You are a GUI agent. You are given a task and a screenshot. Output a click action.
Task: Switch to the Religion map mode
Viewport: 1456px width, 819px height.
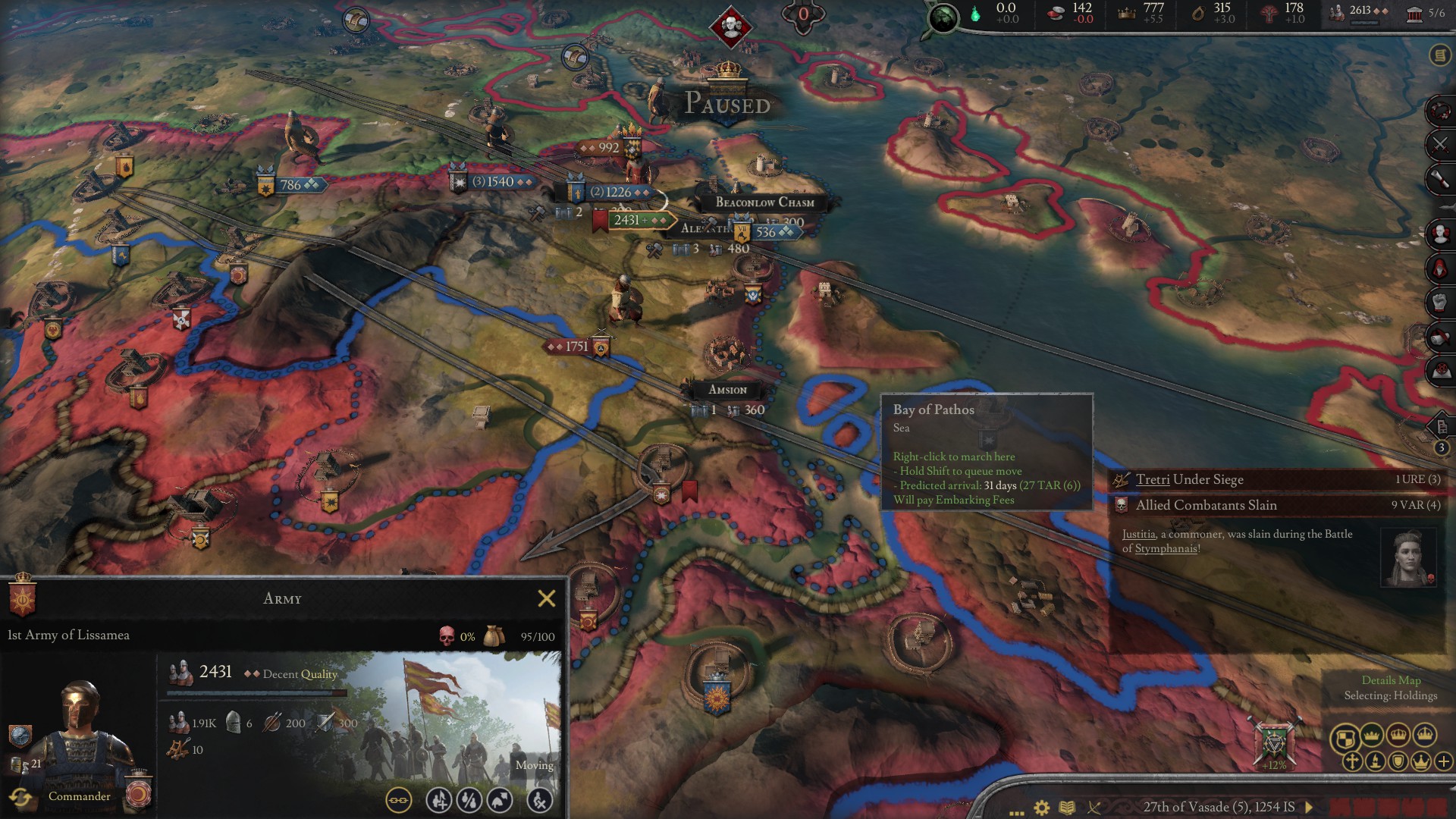click(1352, 760)
